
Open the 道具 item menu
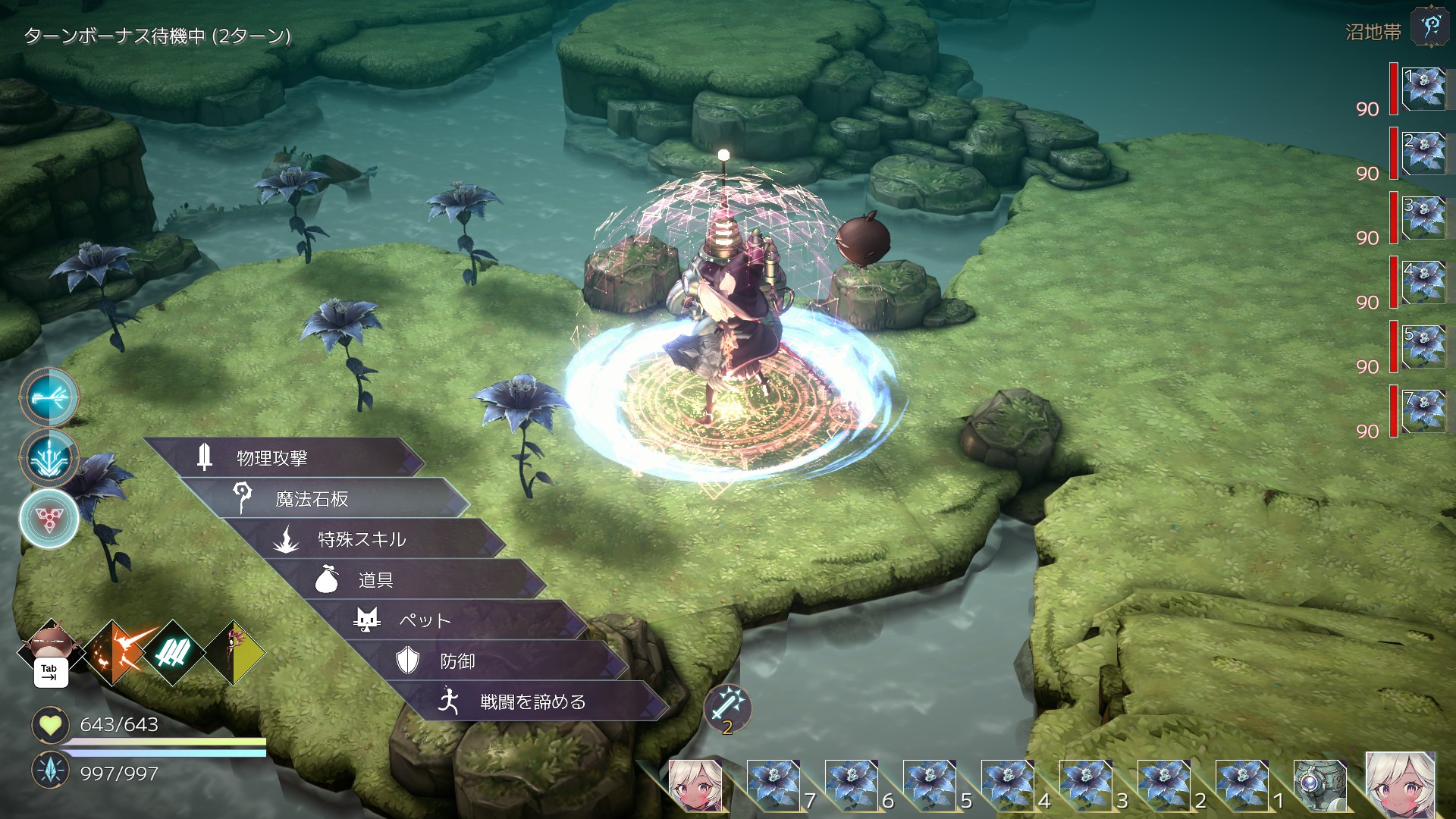point(375,580)
